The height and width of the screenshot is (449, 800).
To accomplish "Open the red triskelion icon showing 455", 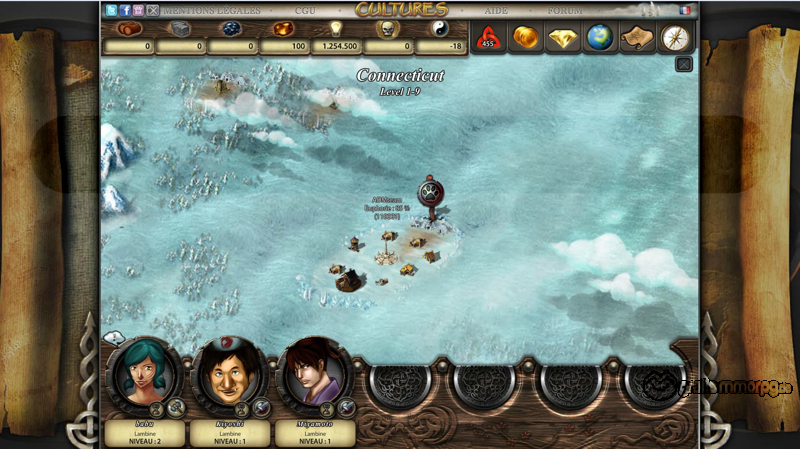I will point(489,38).
